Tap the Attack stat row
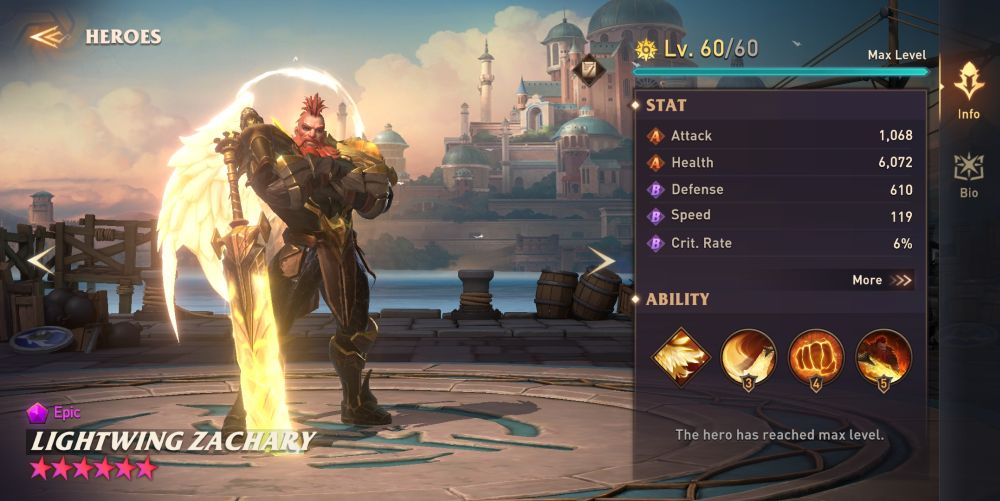 (x=780, y=135)
